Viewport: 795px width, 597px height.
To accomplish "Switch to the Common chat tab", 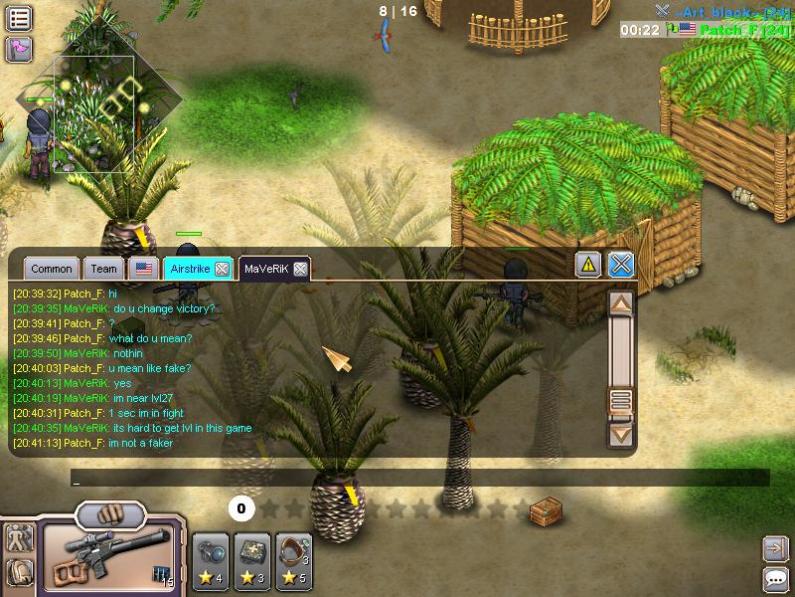I will pos(51,268).
